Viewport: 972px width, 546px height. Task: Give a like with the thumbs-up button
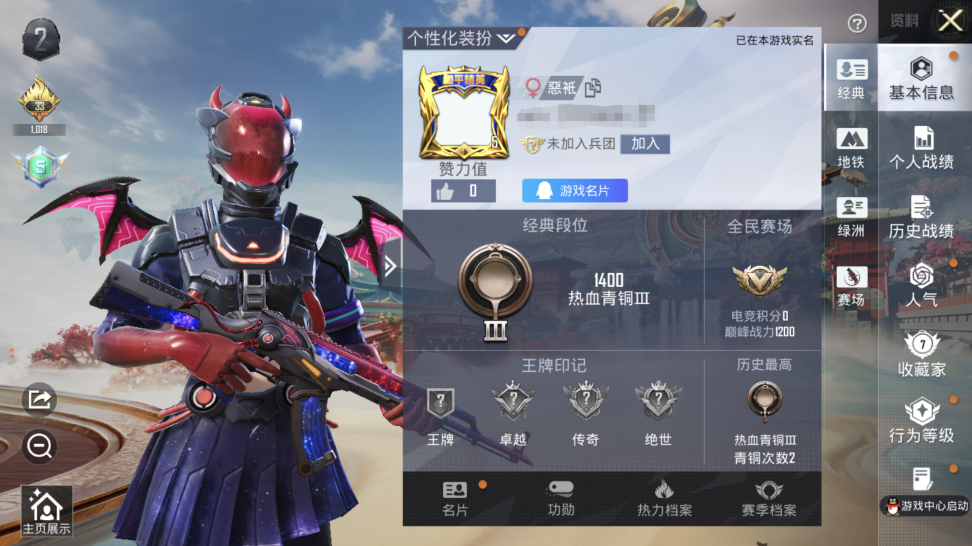(x=462, y=191)
